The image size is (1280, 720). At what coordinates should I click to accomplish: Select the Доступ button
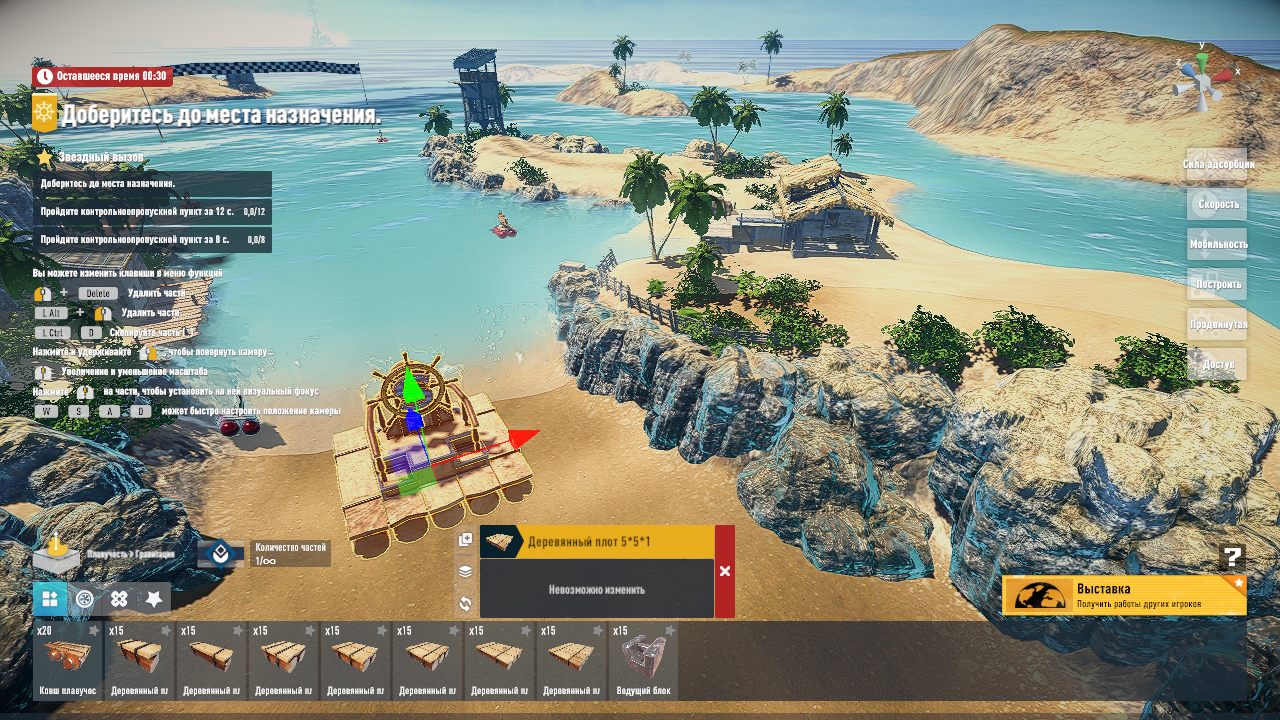[1217, 364]
